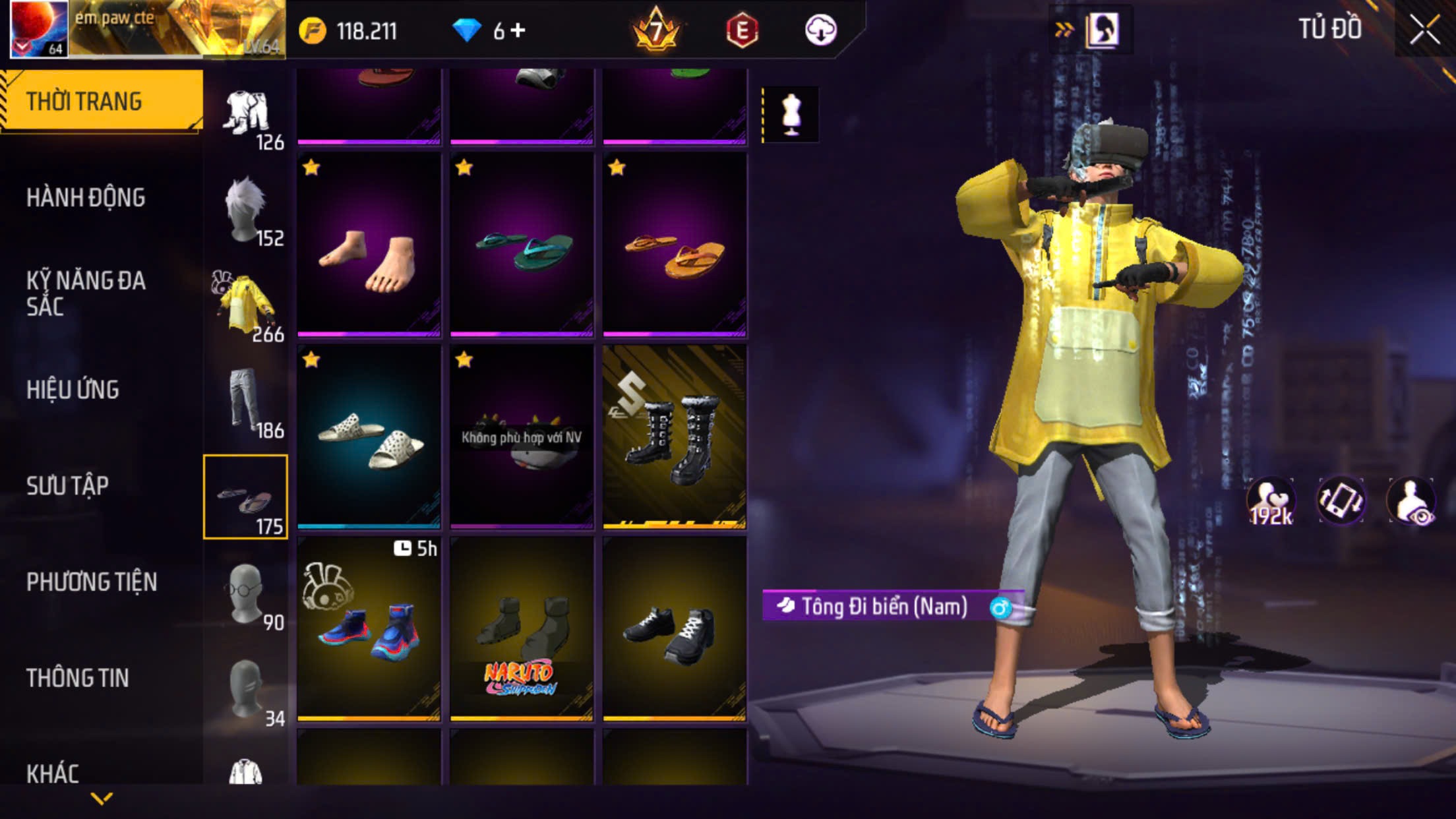Choose the bare feet item
Image resolution: width=1456 pixels, height=819 pixels.
(x=369, y=245)
